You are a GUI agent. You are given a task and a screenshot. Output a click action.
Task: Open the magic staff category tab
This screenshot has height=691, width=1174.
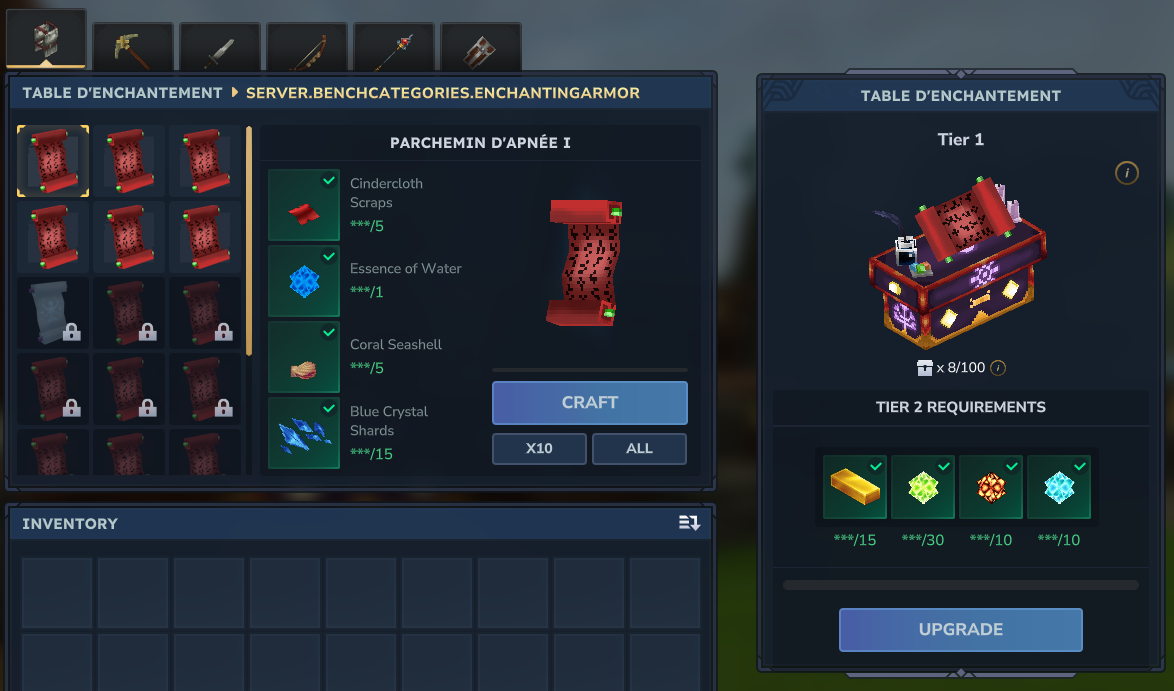coord(394,48)
